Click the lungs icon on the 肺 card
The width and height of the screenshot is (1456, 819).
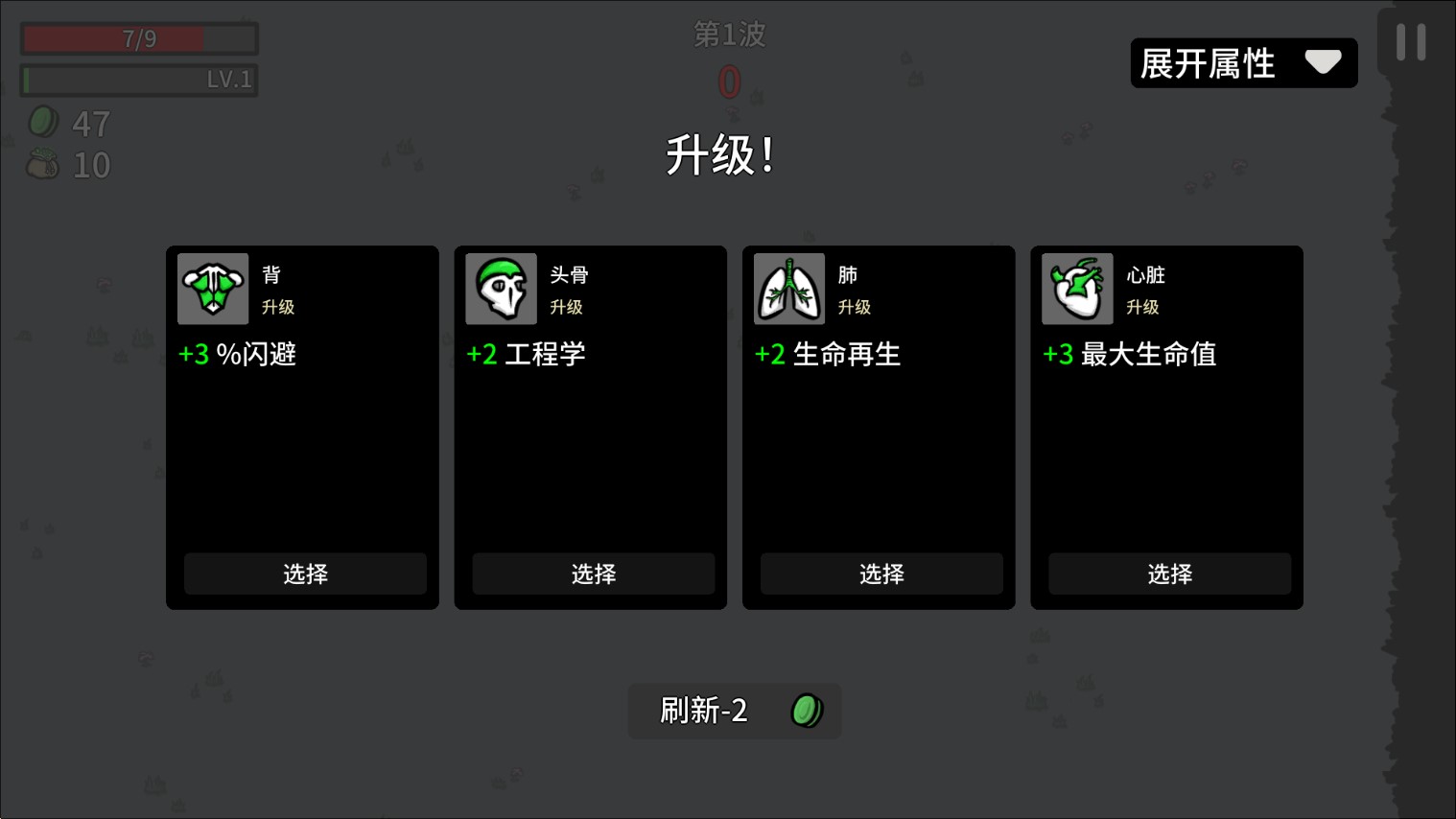pos(788,289)
